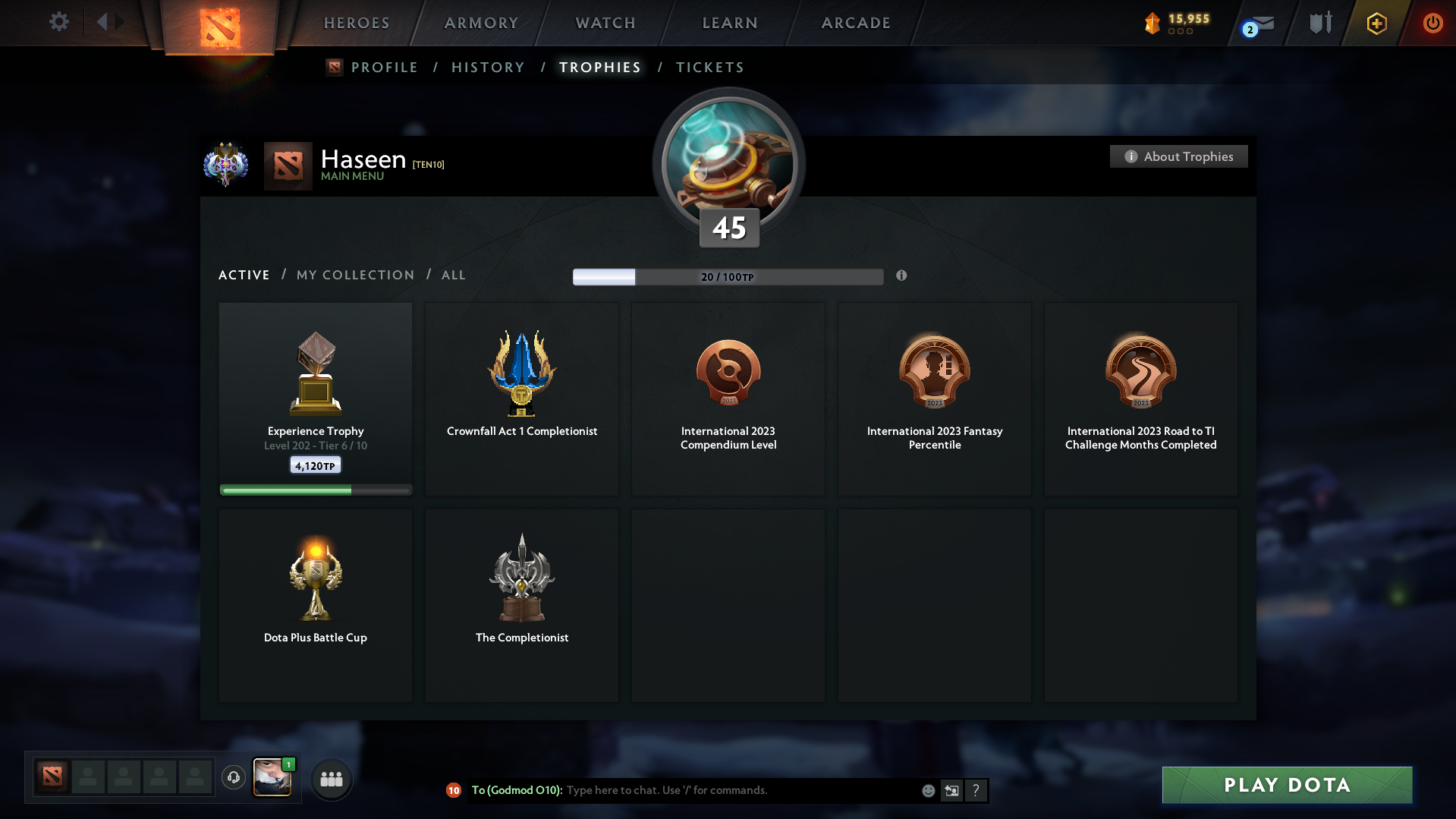Open the friends list icon
1456x819 pixels.
[332, 778]
